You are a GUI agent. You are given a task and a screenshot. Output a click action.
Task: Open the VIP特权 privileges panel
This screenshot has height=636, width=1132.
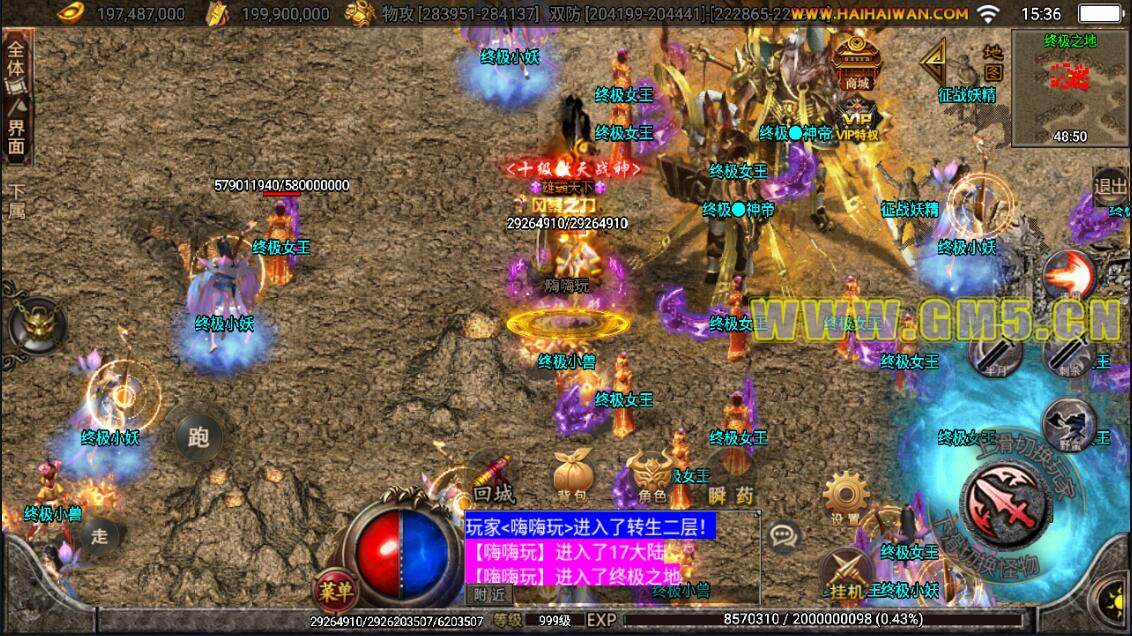[856, 120]
